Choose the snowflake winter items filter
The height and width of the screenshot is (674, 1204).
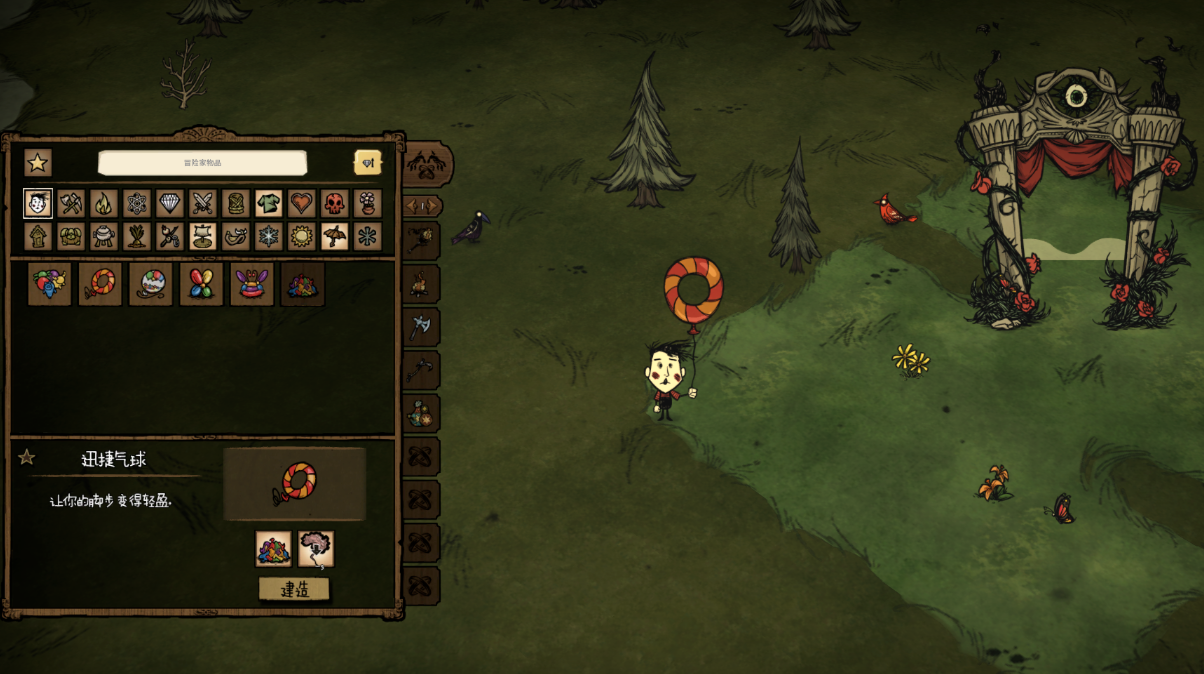(x=268, y=237)
